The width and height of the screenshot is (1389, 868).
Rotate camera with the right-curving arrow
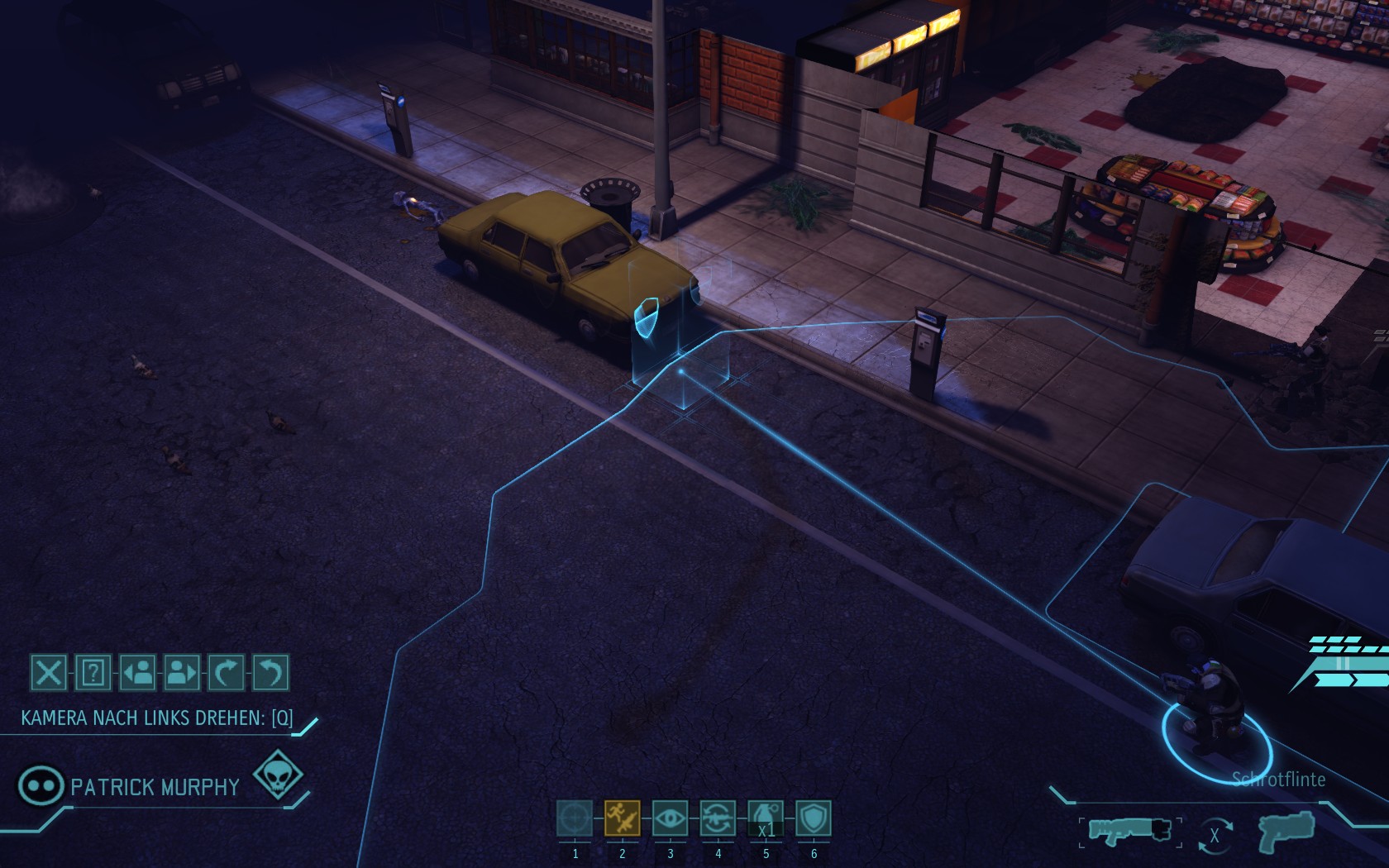pos(226,673)
